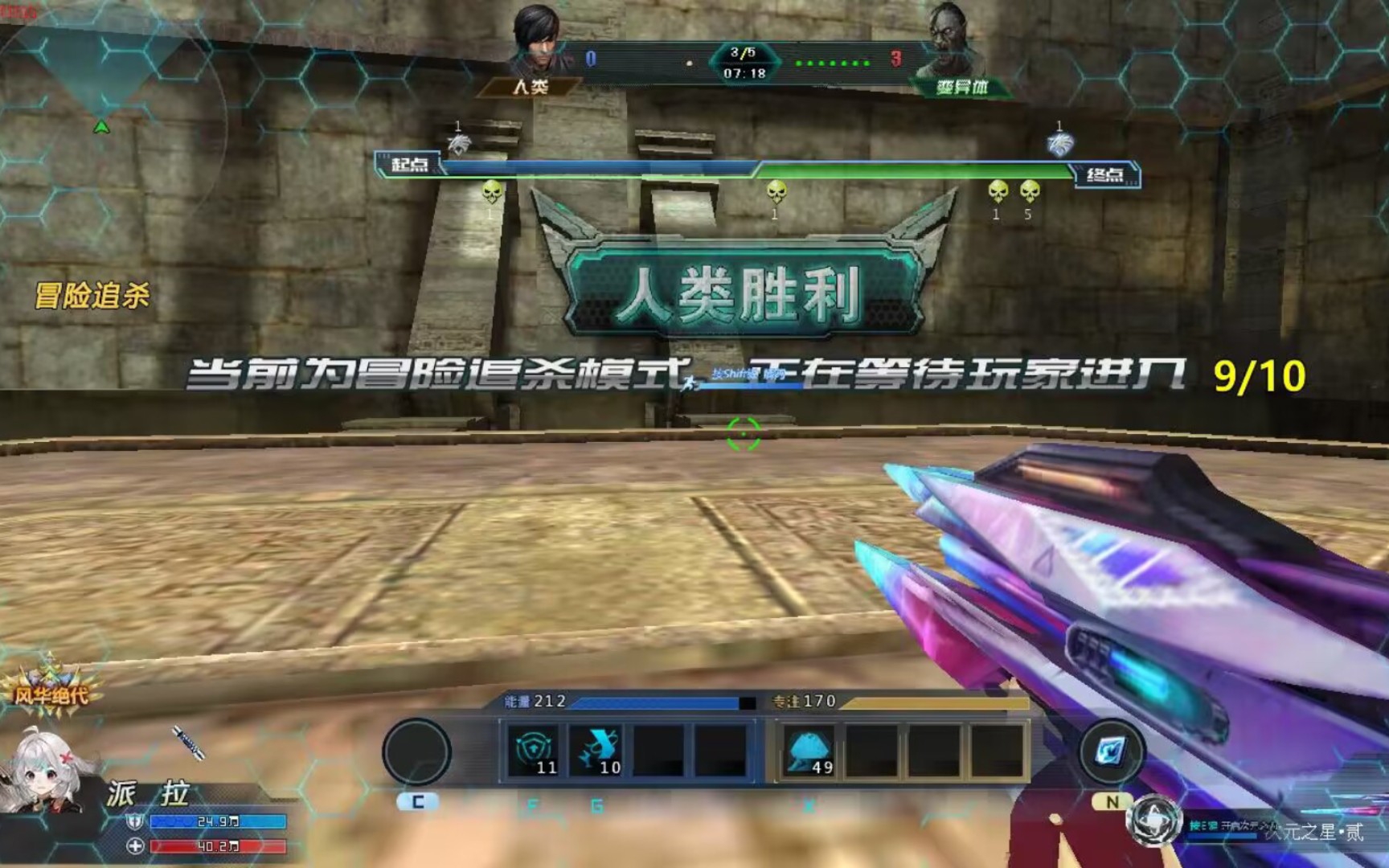Click the blue 能量 212 energy bar
This screenshot has width=1389, height=868.
635,706
